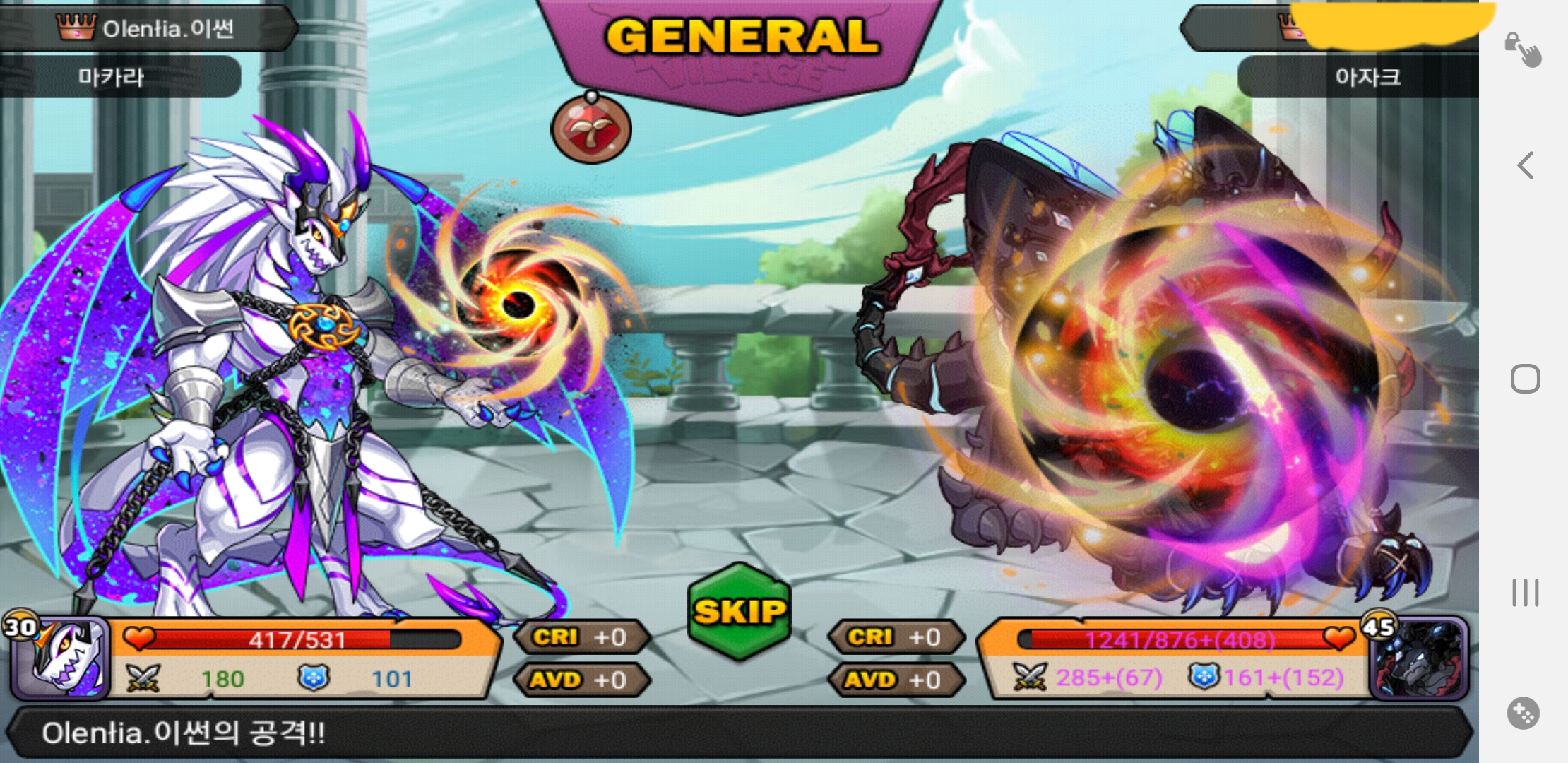Tap the Android home square button
The height and width of the screenshot is (763, 1568).
[1525, 379]
